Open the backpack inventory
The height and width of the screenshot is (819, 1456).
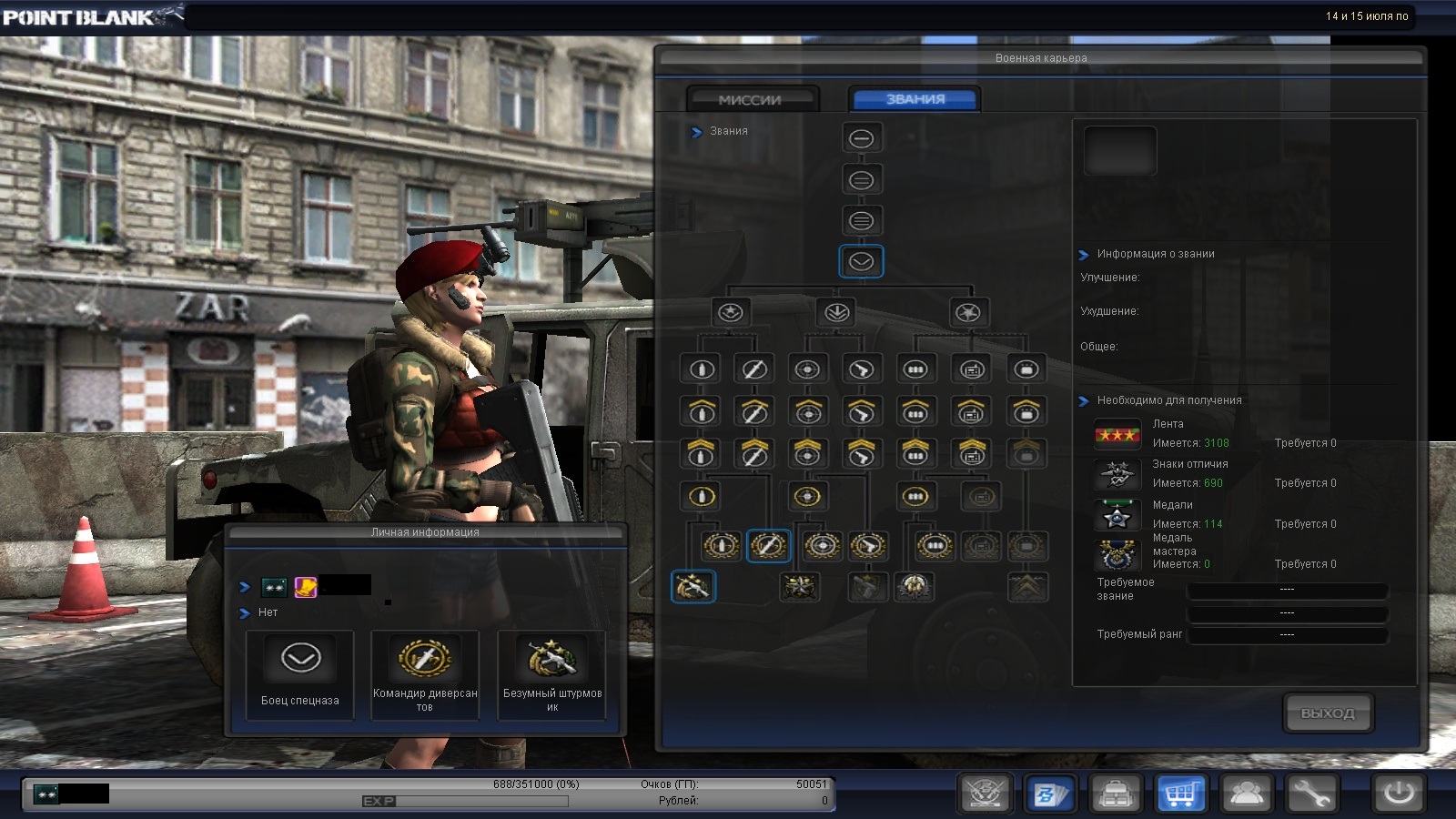pyautogui.click(x=1116, y=794)
